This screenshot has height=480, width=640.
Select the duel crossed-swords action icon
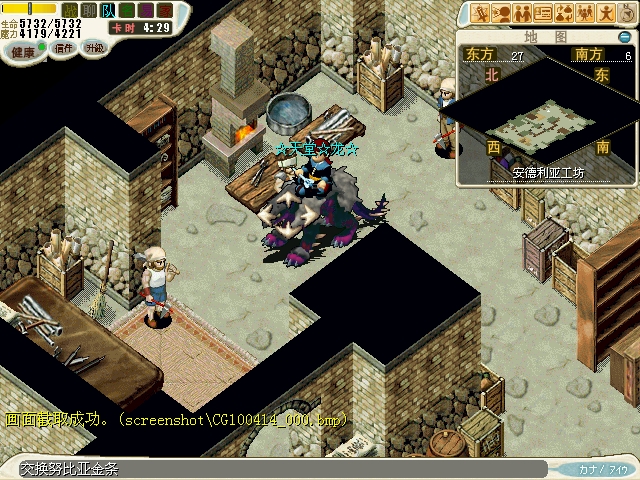[x=481, y=13]
